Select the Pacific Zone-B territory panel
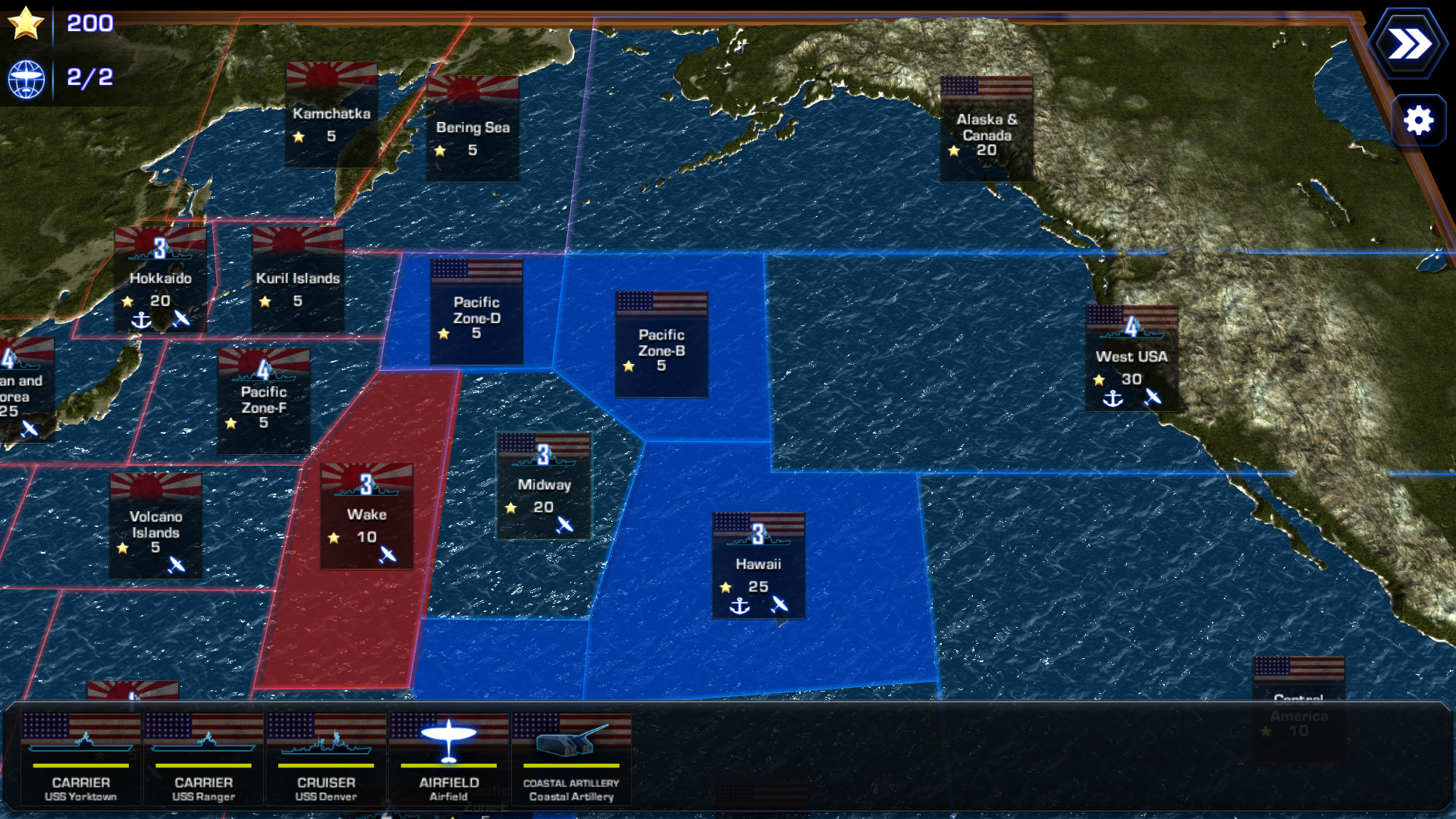1456x819 pixels. click(x=661, y=345)
